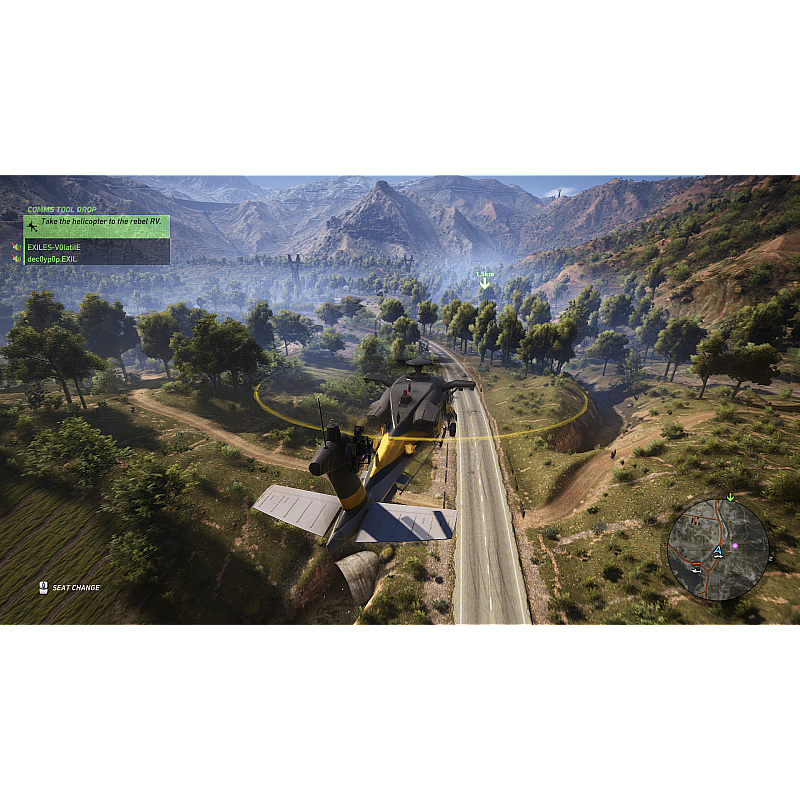Image resolution: width=800 pixels, height=800 pixels.
Task: Click the circular minimap
Action: point(718,549)
